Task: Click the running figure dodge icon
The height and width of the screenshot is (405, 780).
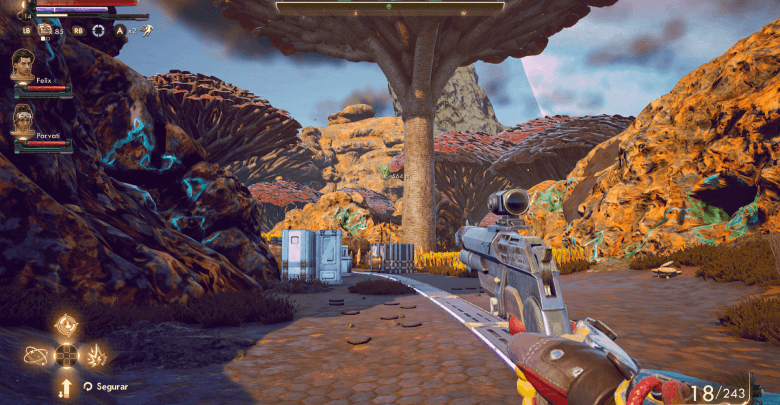Action: pos(146,30)
